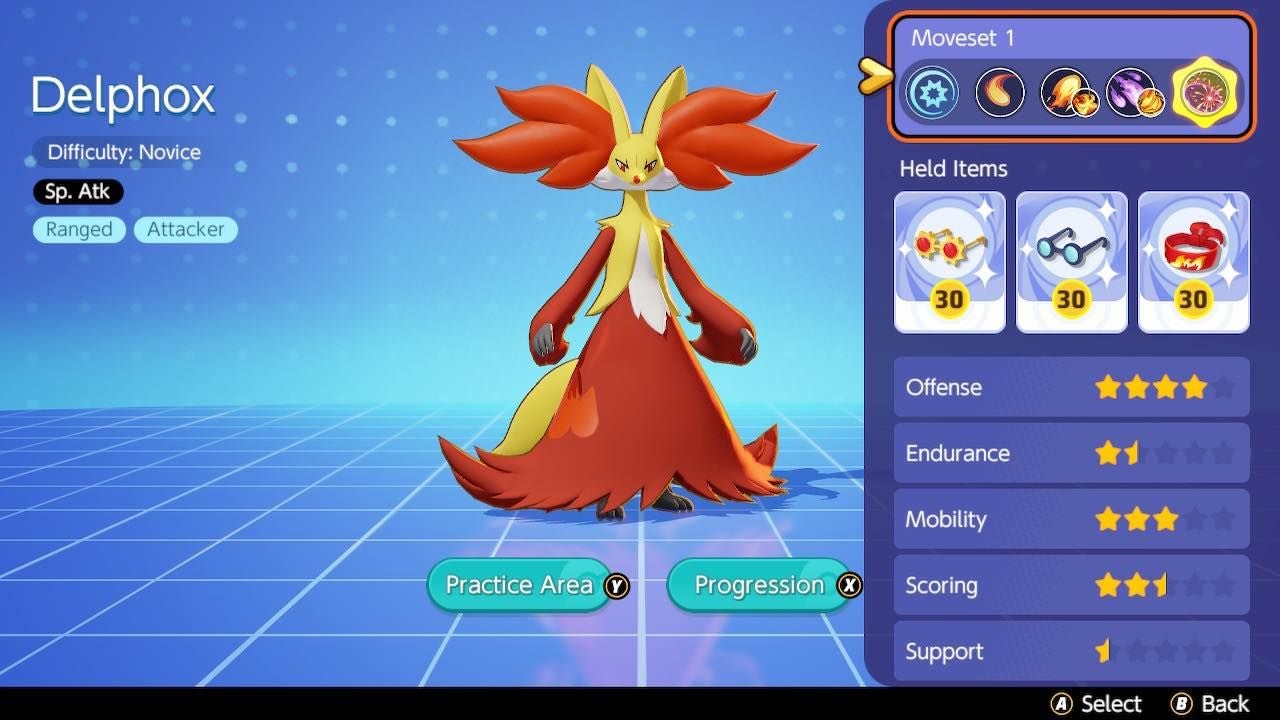Click the Ranged classification tag
This screenshot has width=1280, height=720.
pos(78,229)
